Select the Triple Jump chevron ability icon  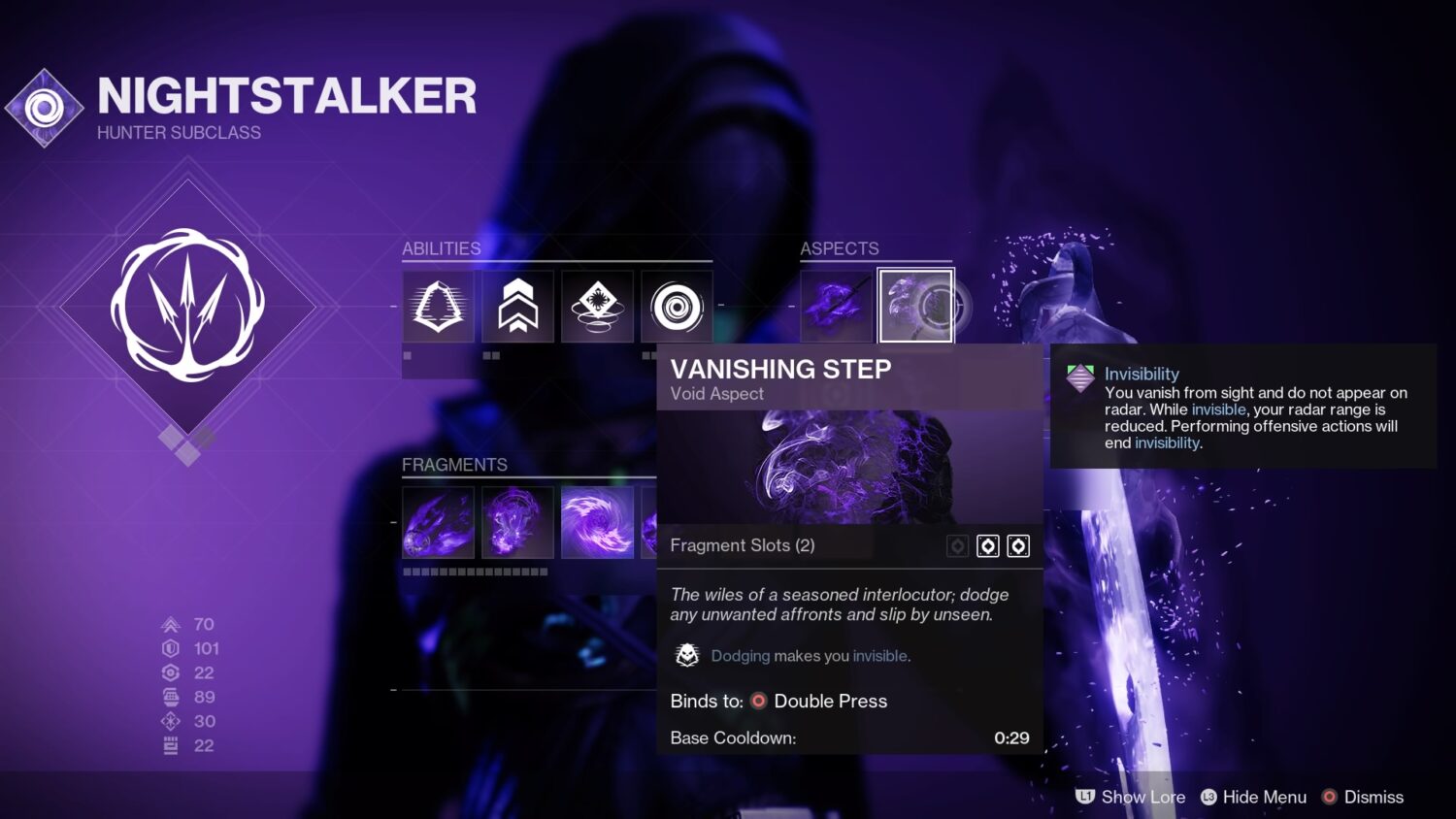tap(517, 307)
